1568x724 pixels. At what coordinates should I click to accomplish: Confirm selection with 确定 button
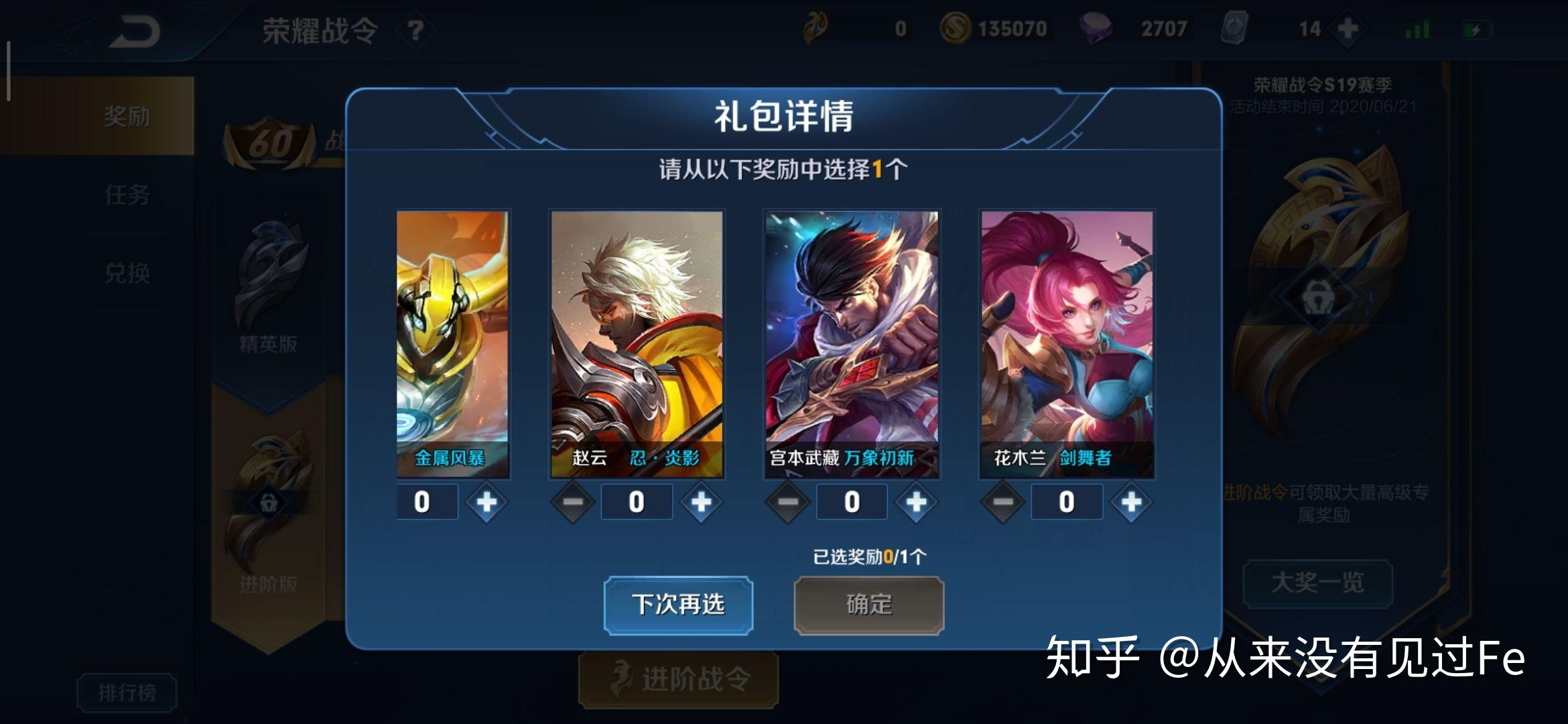click(x=868, y=605)
